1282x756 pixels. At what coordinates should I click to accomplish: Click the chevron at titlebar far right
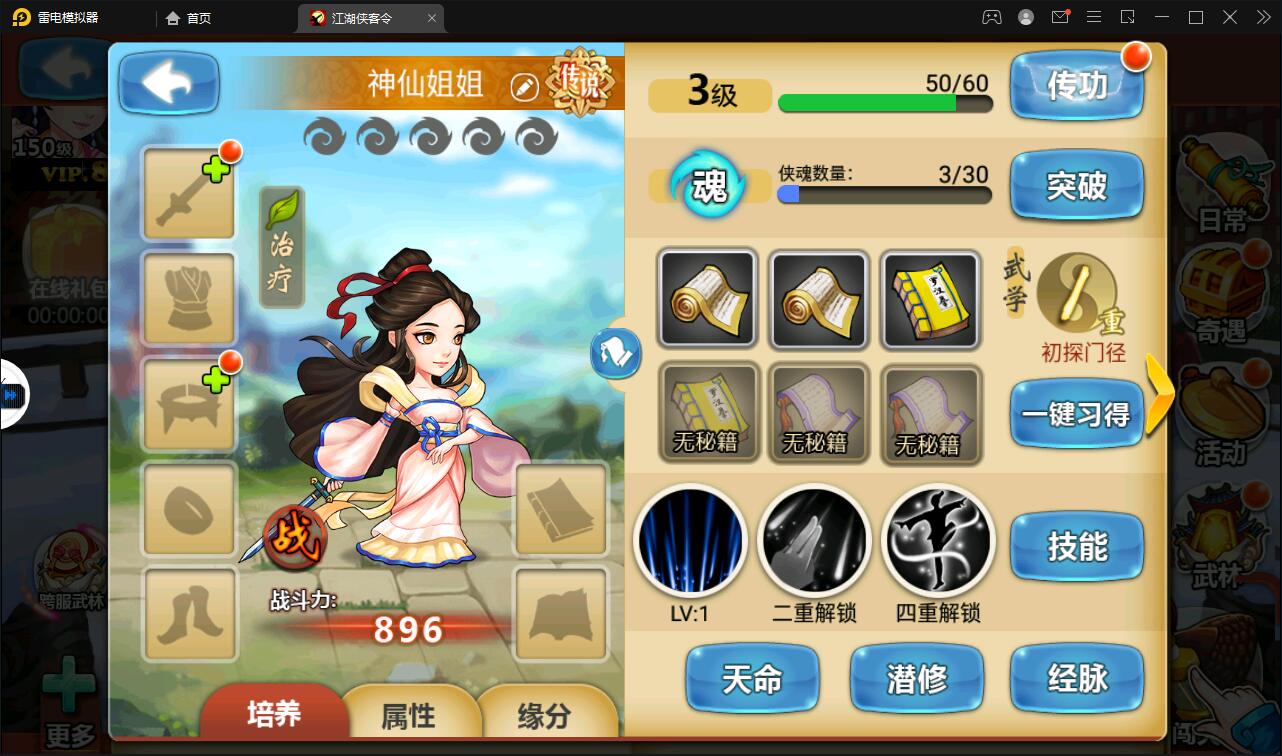(x=1262, y=17)
